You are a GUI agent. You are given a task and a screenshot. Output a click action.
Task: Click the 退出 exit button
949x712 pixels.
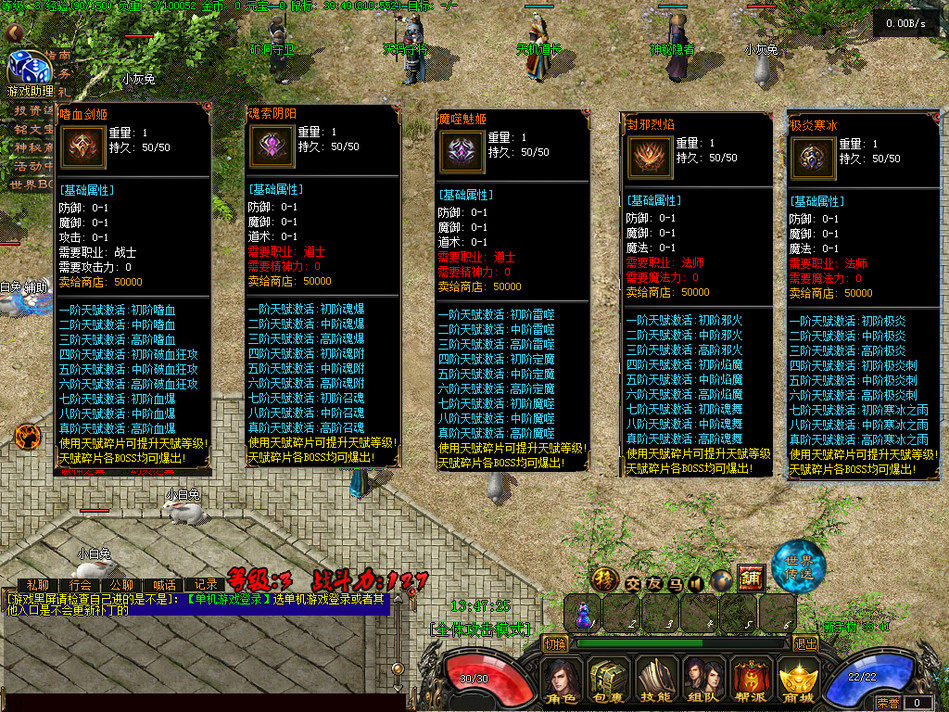coord(806,643)
